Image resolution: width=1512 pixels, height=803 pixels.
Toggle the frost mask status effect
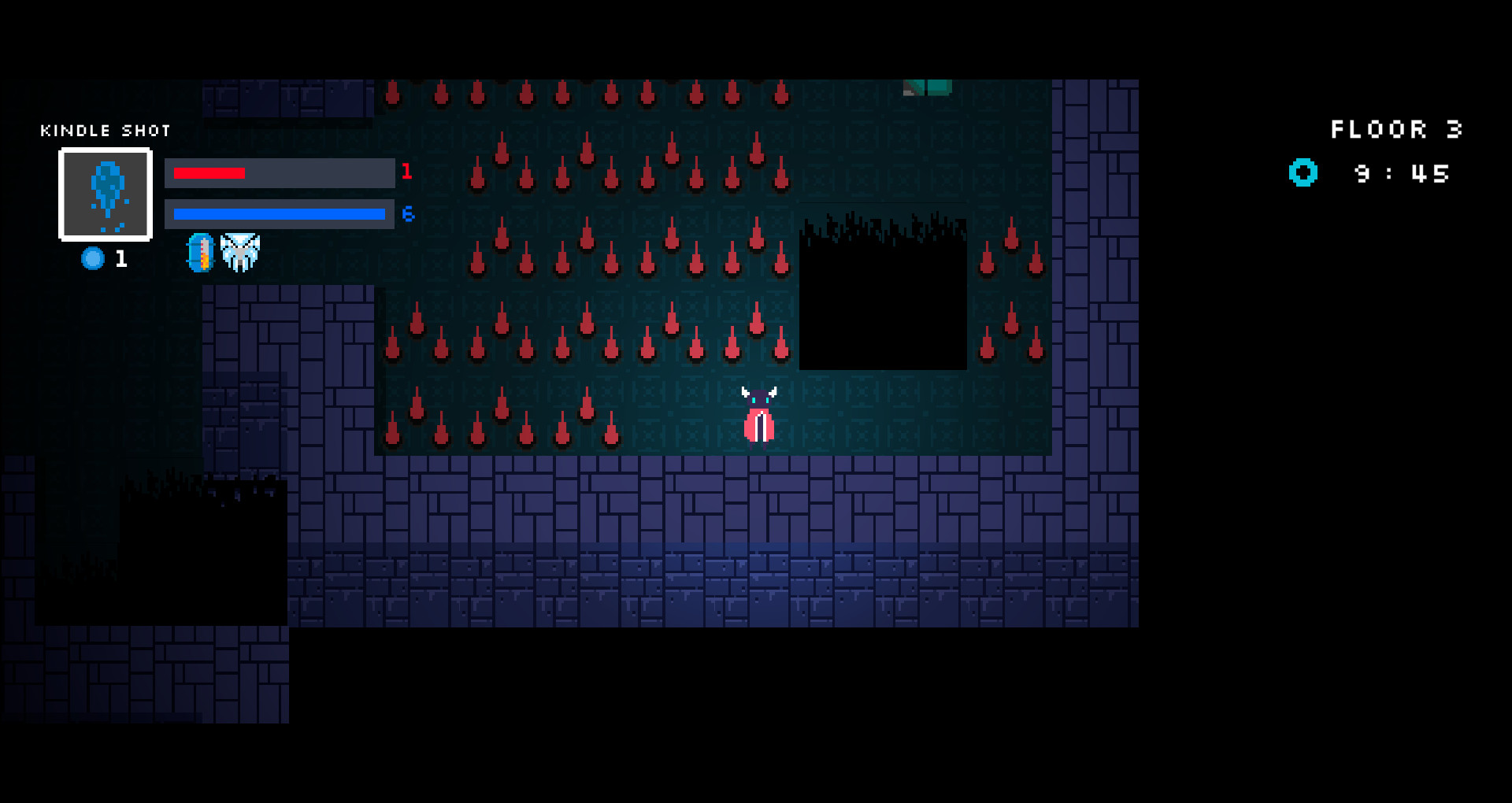(241, 250)
